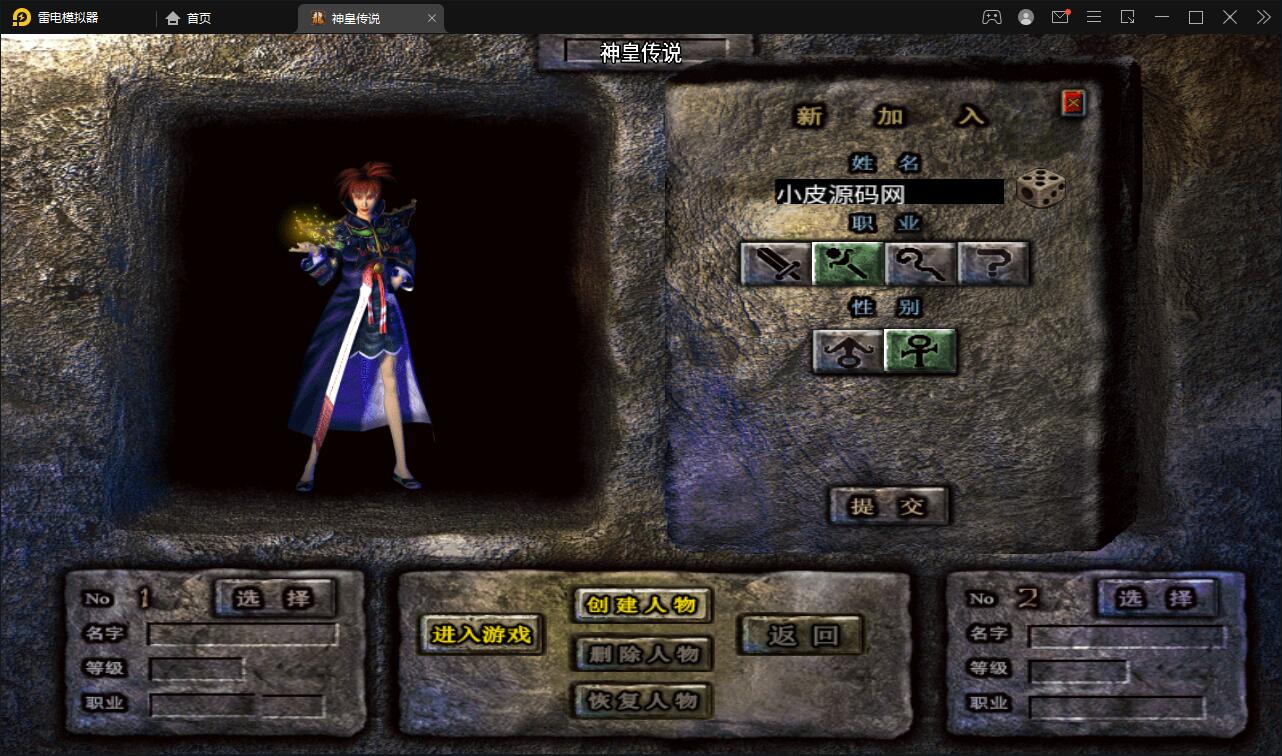Select the question mark mystery class icon

click(994, 263)
